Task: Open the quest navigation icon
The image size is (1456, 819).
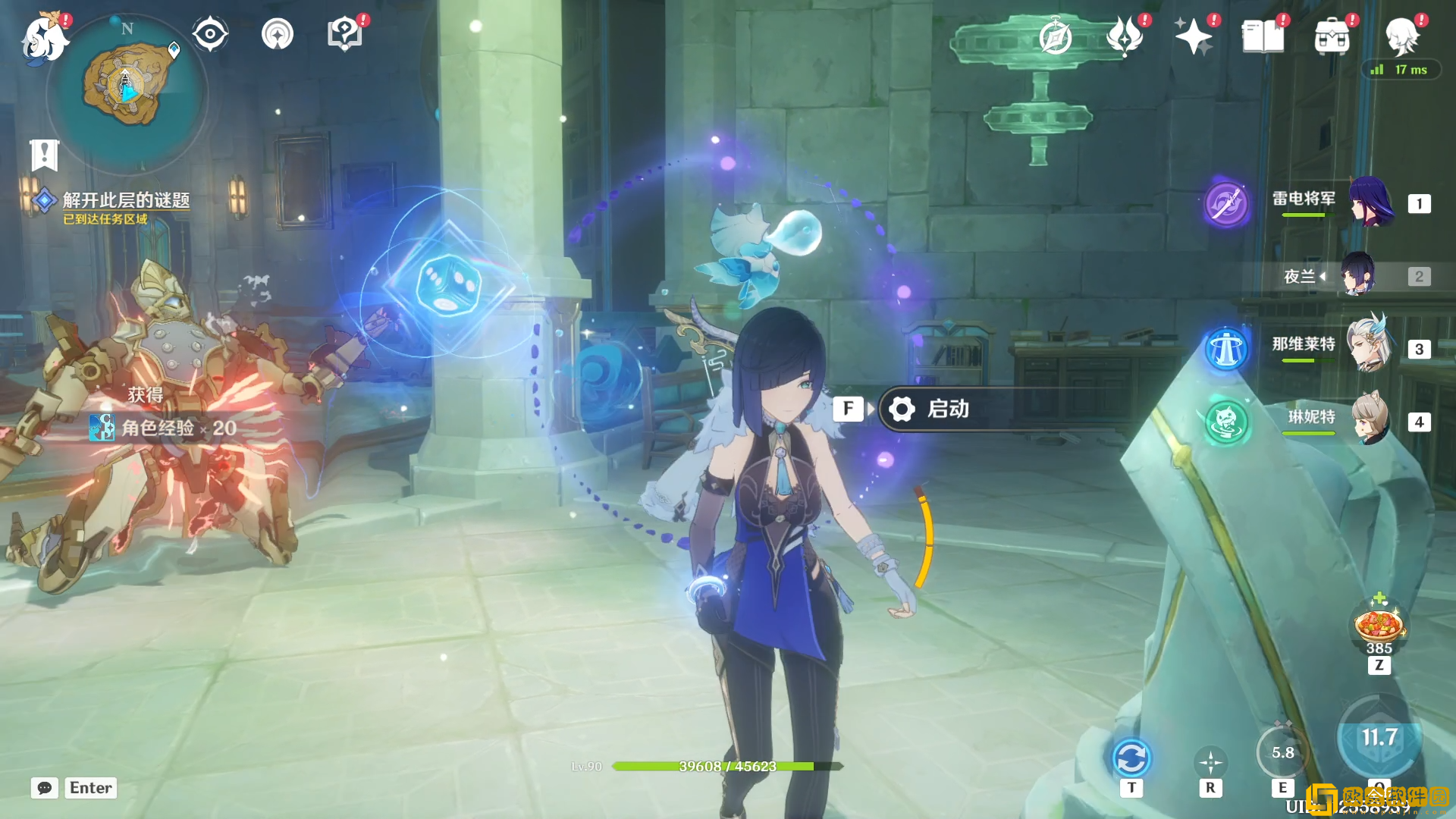Action: point(278,34)
